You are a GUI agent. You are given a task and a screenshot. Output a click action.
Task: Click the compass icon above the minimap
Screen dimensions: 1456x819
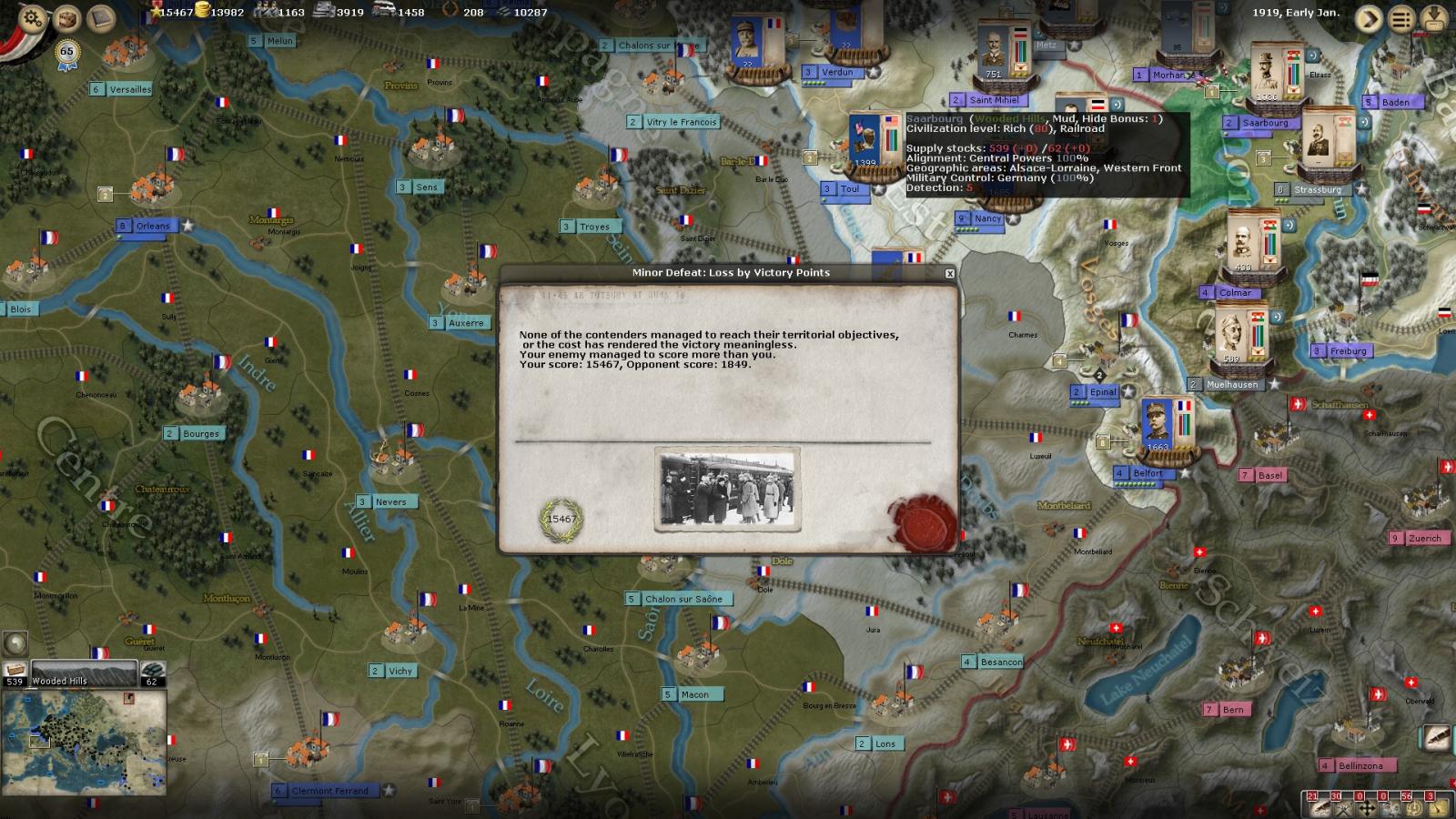point(14,643)
